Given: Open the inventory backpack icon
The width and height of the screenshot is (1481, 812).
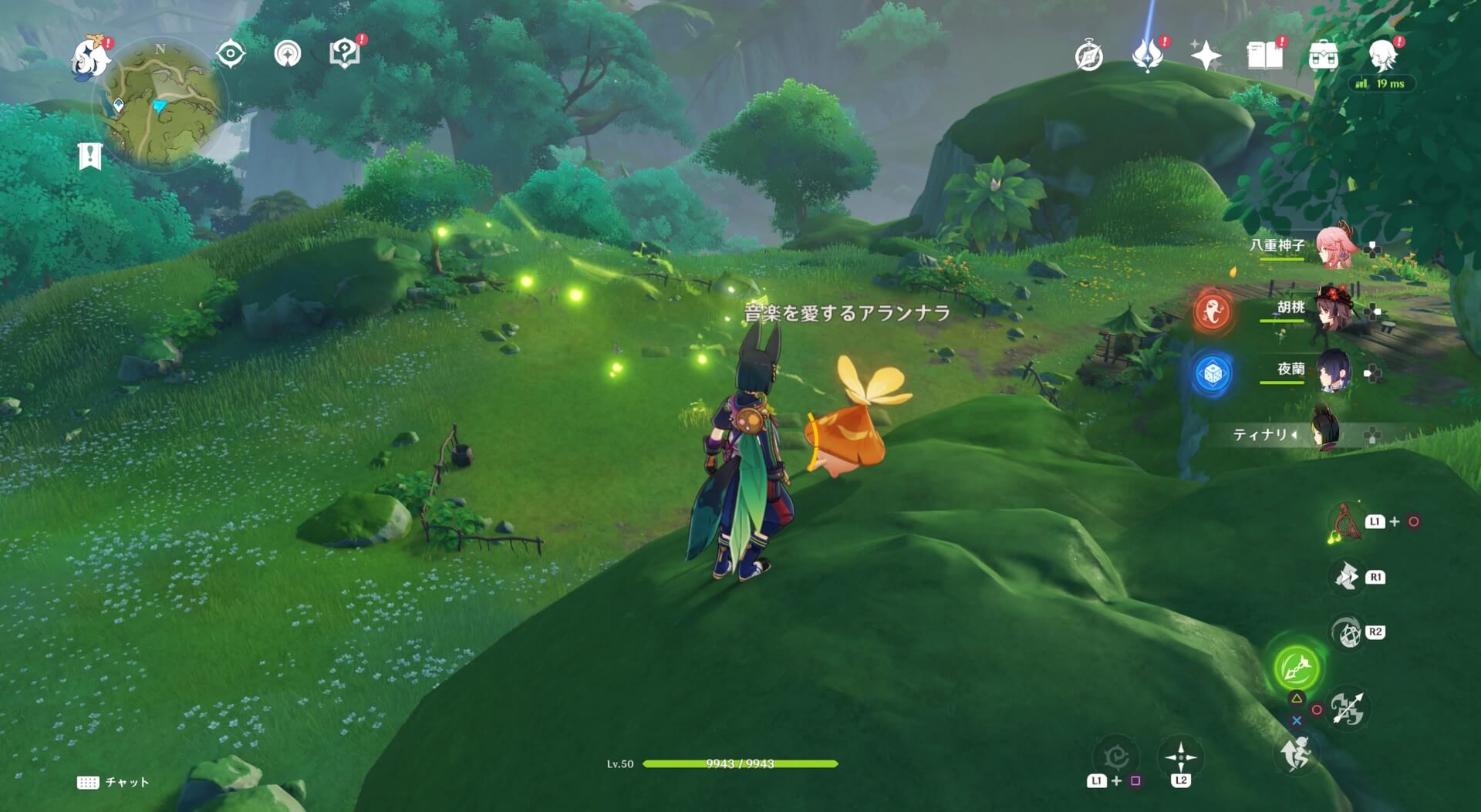Looking at the screenshot, I should [1323, 56].
